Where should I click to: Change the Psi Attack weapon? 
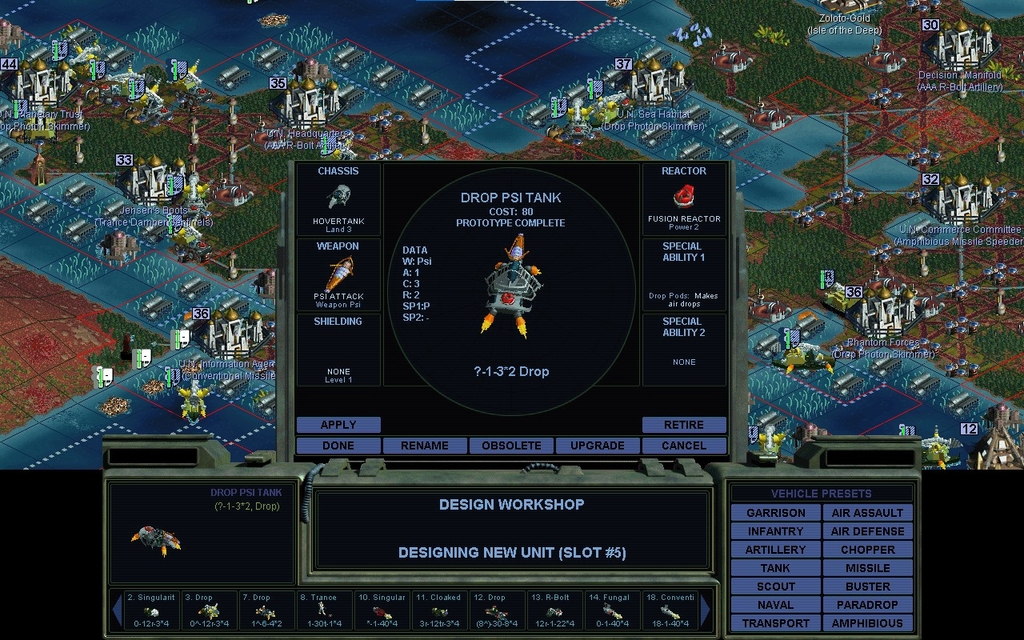(338, 274)
